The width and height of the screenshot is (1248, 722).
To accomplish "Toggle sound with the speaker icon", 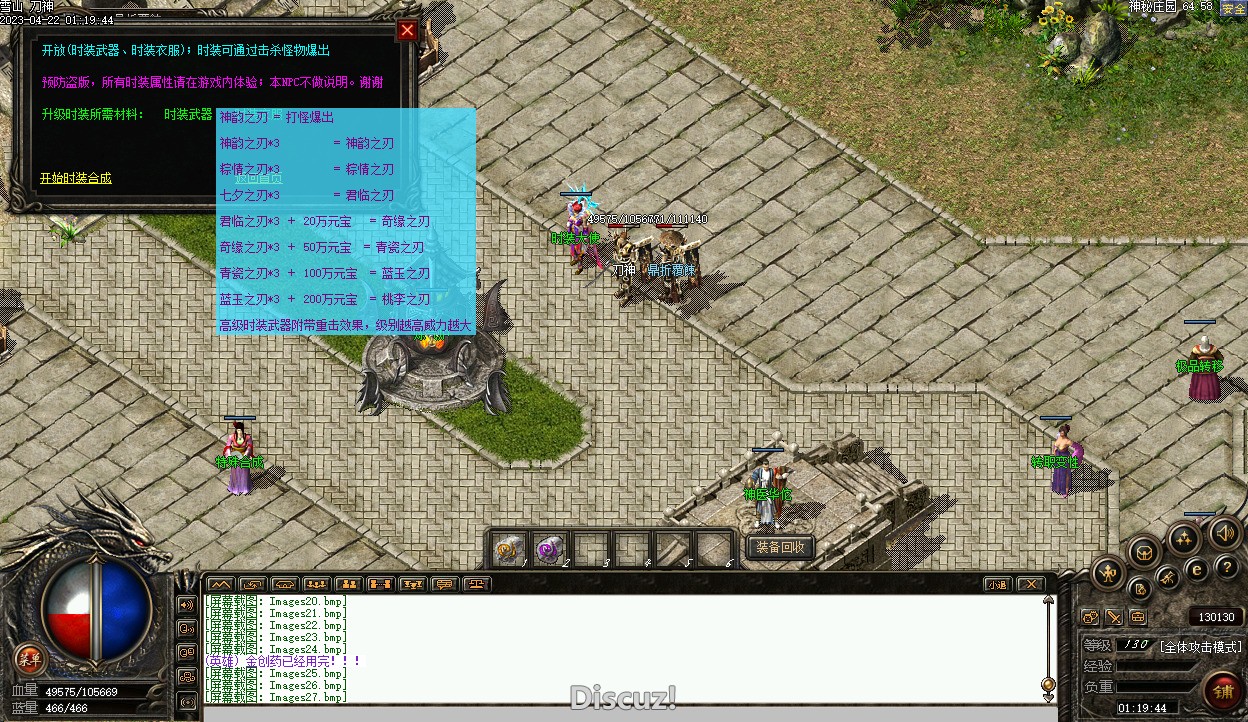I will 1225,533.
